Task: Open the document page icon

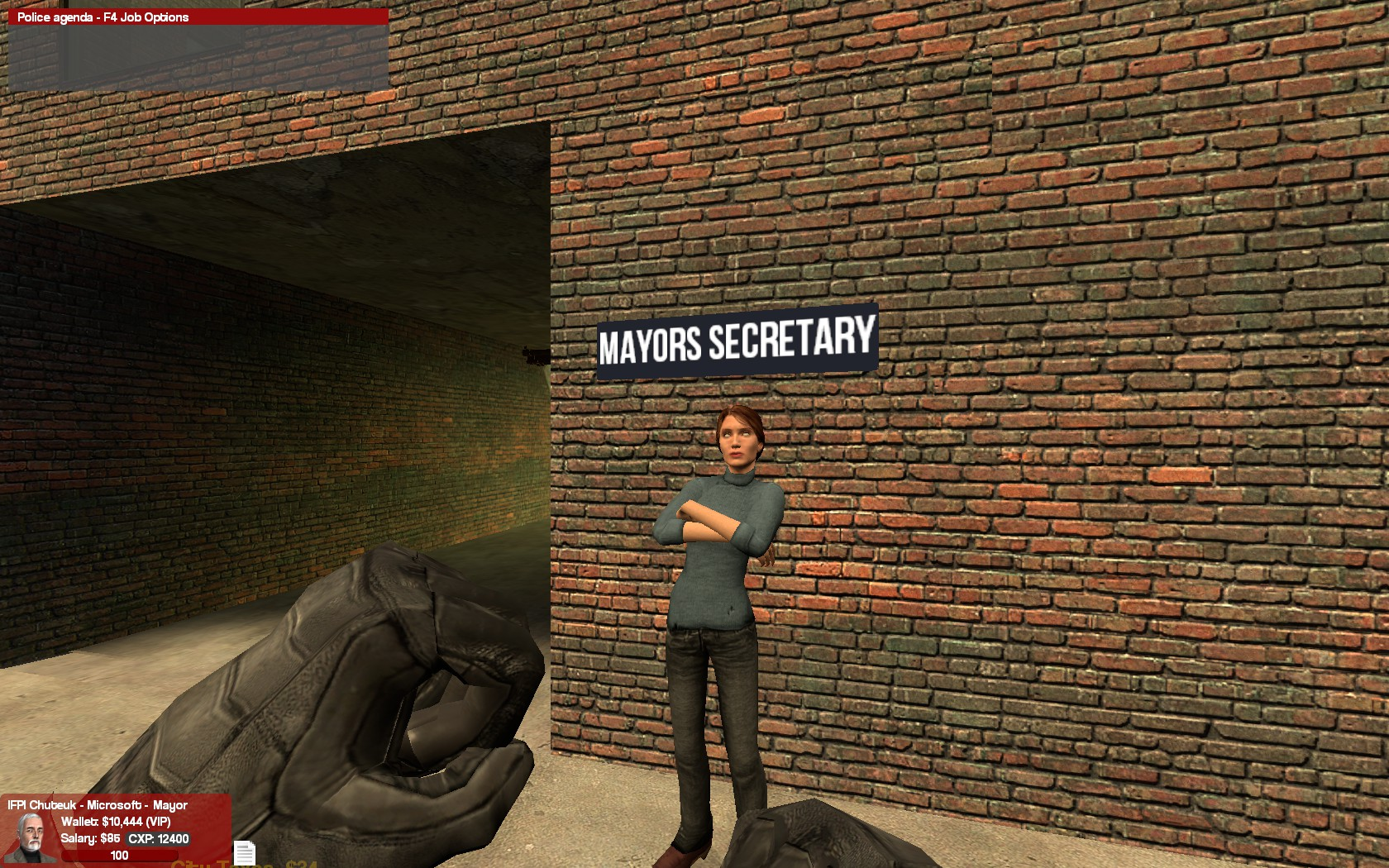Action: pos(244,852)
